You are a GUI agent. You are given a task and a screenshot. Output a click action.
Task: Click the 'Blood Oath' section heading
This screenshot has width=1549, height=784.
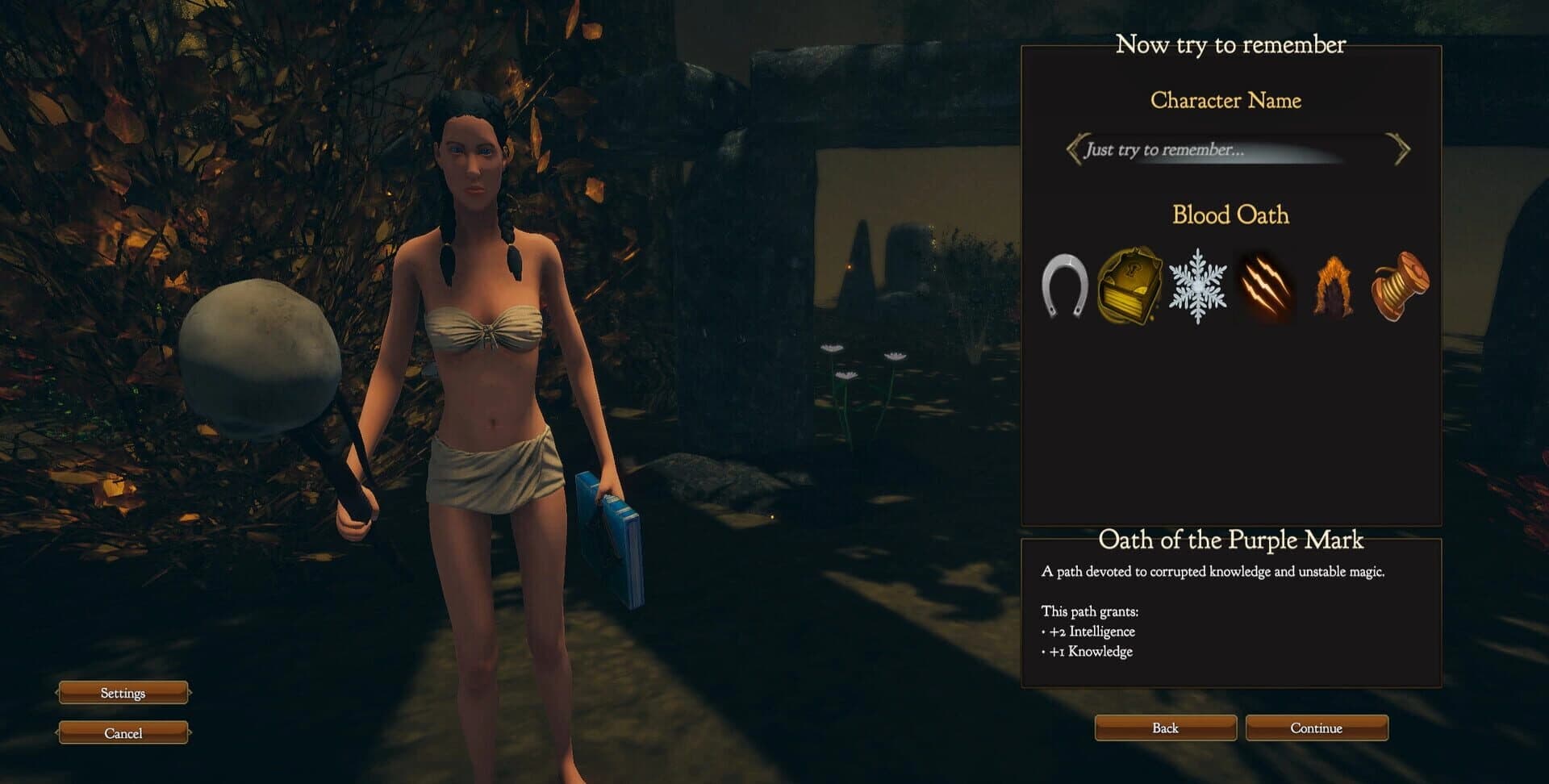pos(1232,215)
